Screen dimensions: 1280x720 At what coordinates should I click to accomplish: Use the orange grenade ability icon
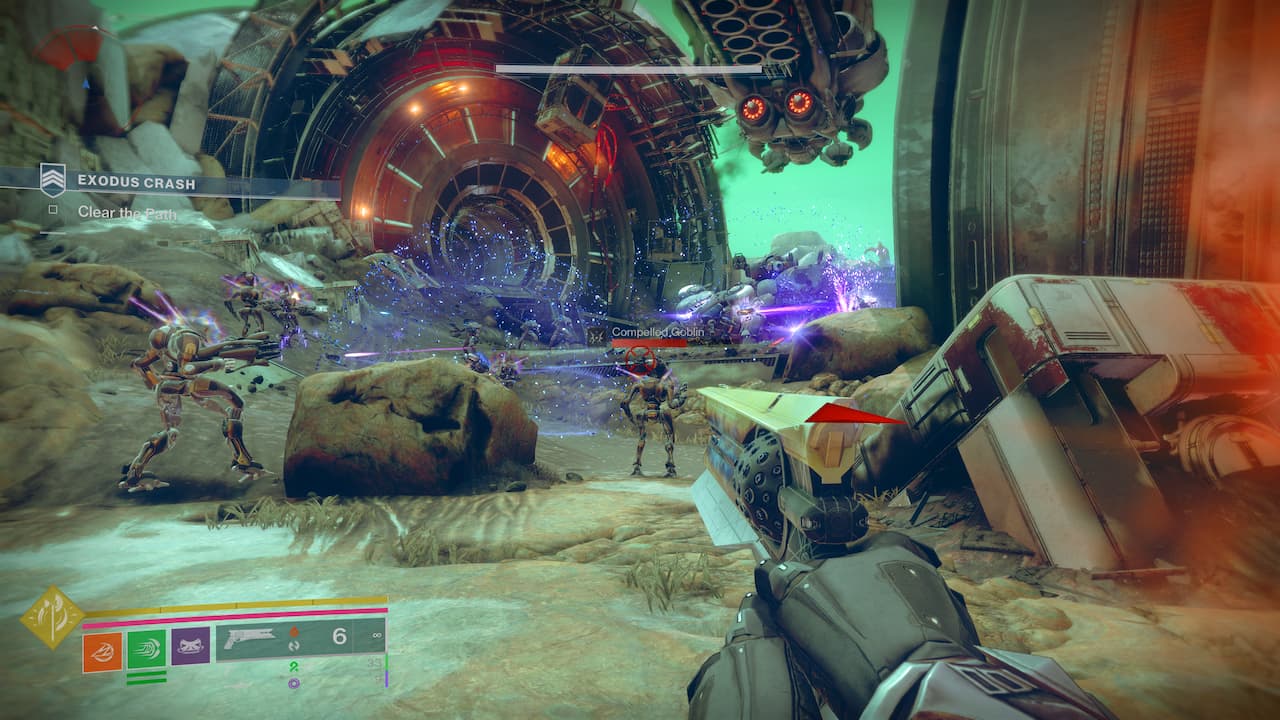pos(102,650)
